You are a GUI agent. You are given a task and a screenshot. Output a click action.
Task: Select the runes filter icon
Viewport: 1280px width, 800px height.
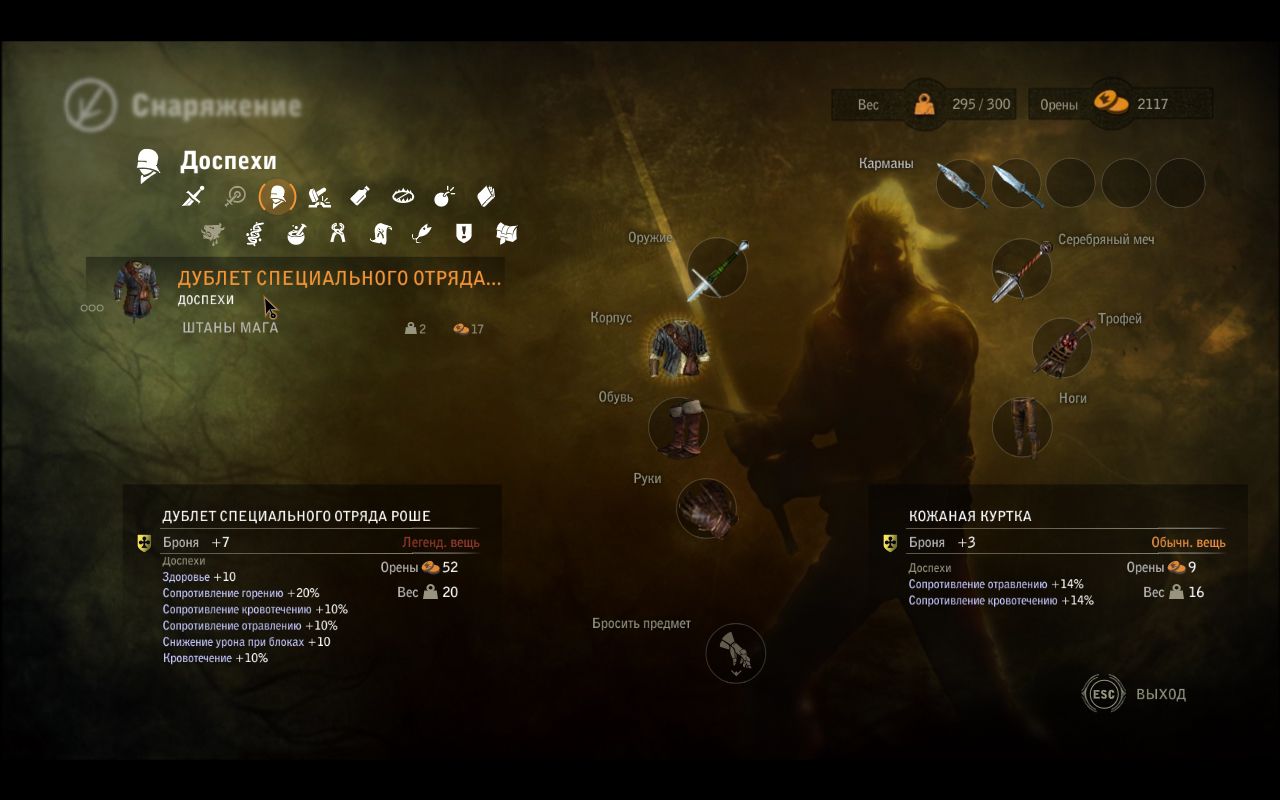[253, 233]
